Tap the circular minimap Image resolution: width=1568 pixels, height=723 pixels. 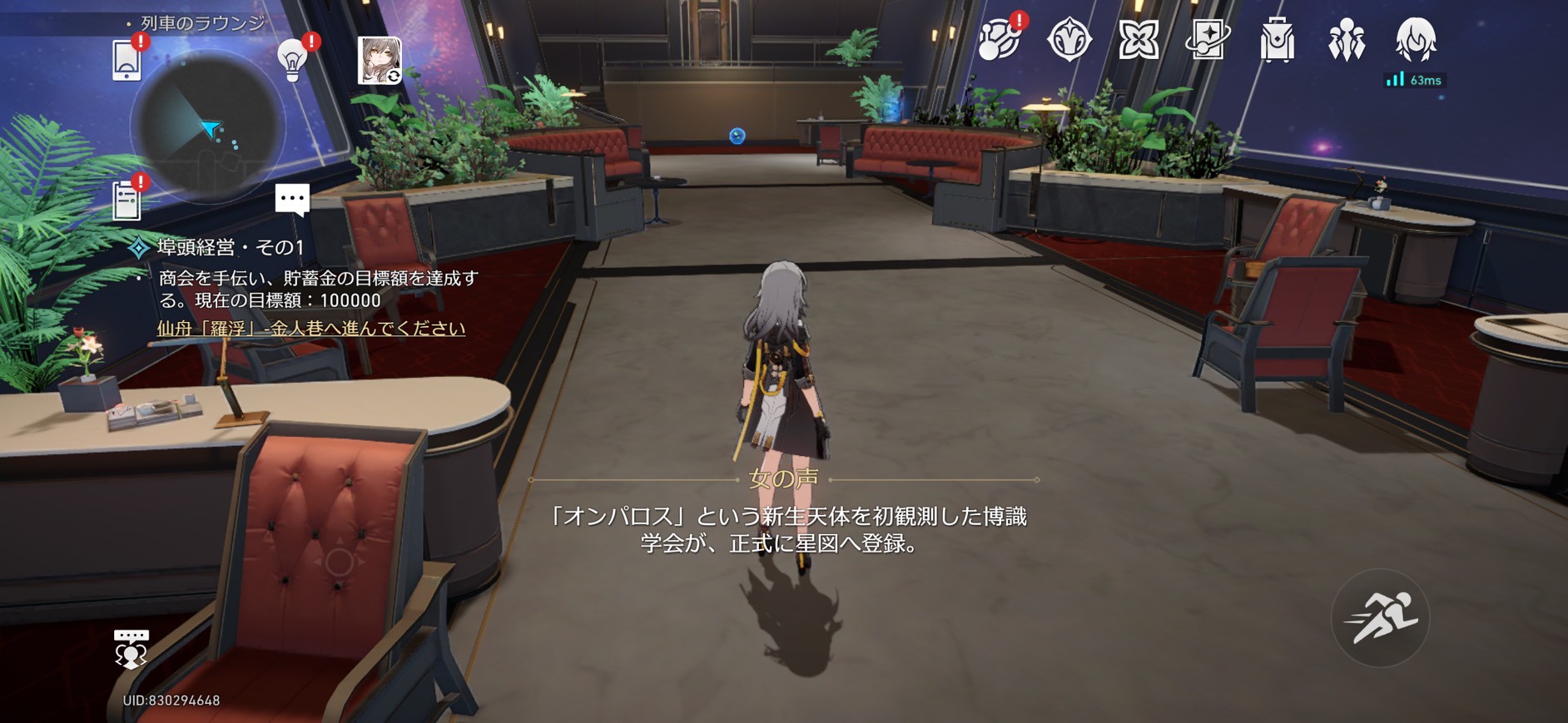click(x=208, y=126)
